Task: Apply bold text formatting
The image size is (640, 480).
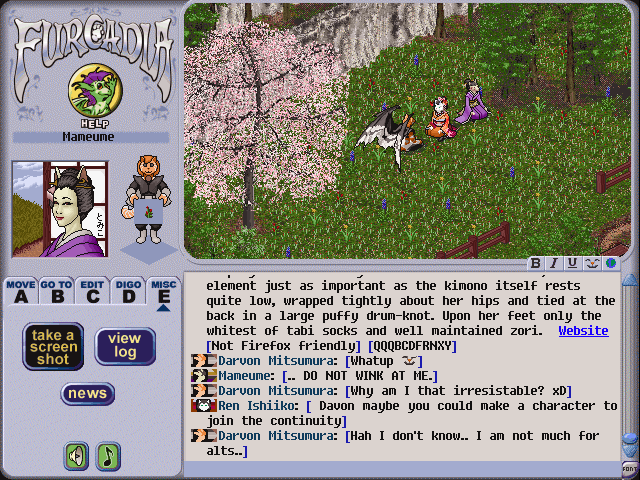Action: (x=536, y=263)
